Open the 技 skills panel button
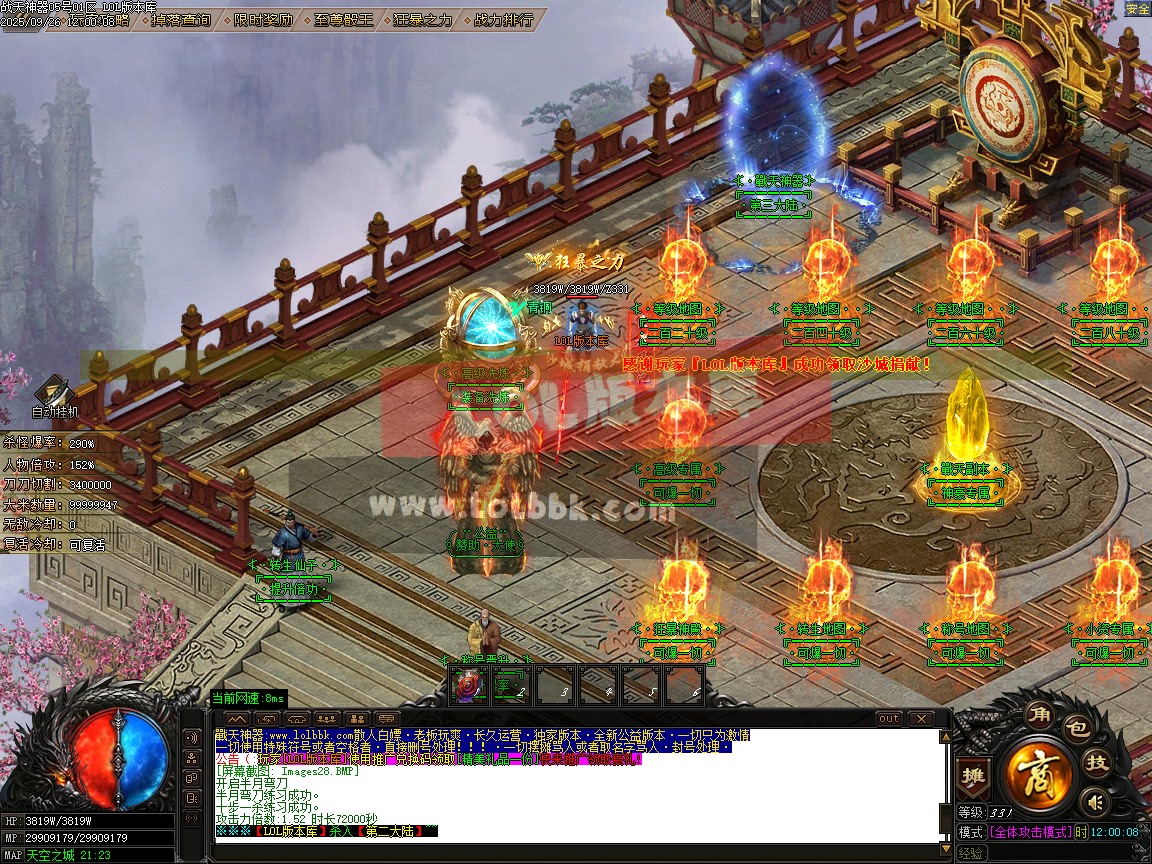Screen dimensions: 1152x864 click(1098, 763)
